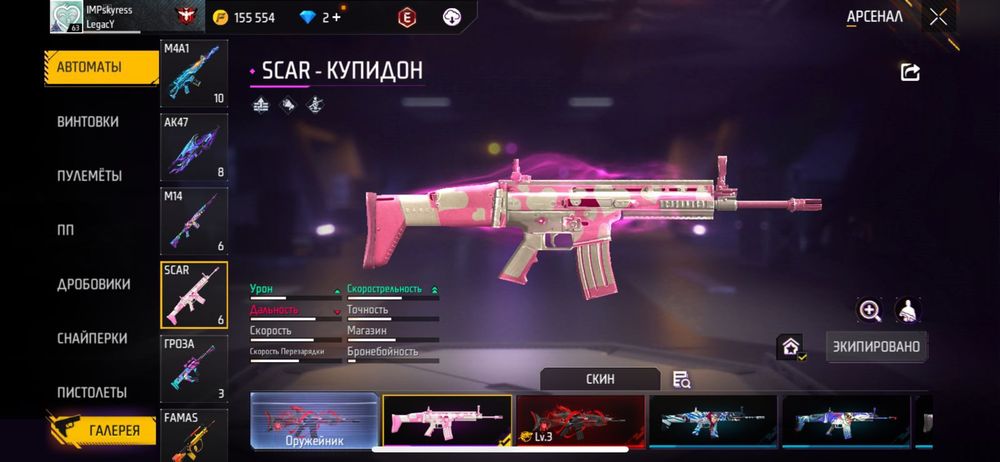Close the Arsenal screen
The image size is (1000, 462).
[938, 17]
